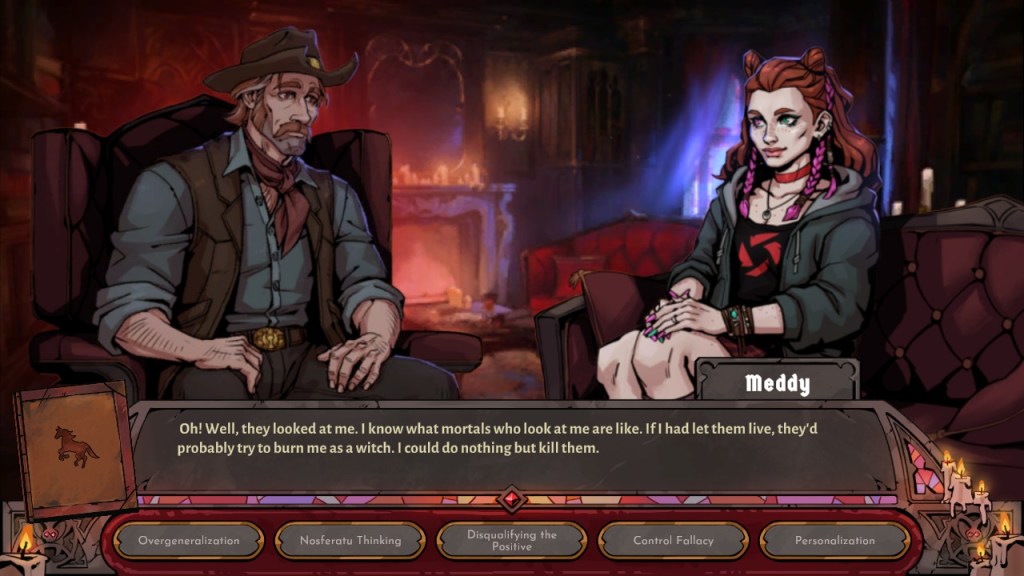The height and width of the screenshot is (576, 1024).
Task: Choose the Overgeneralization answer
Action: (188, 541)
